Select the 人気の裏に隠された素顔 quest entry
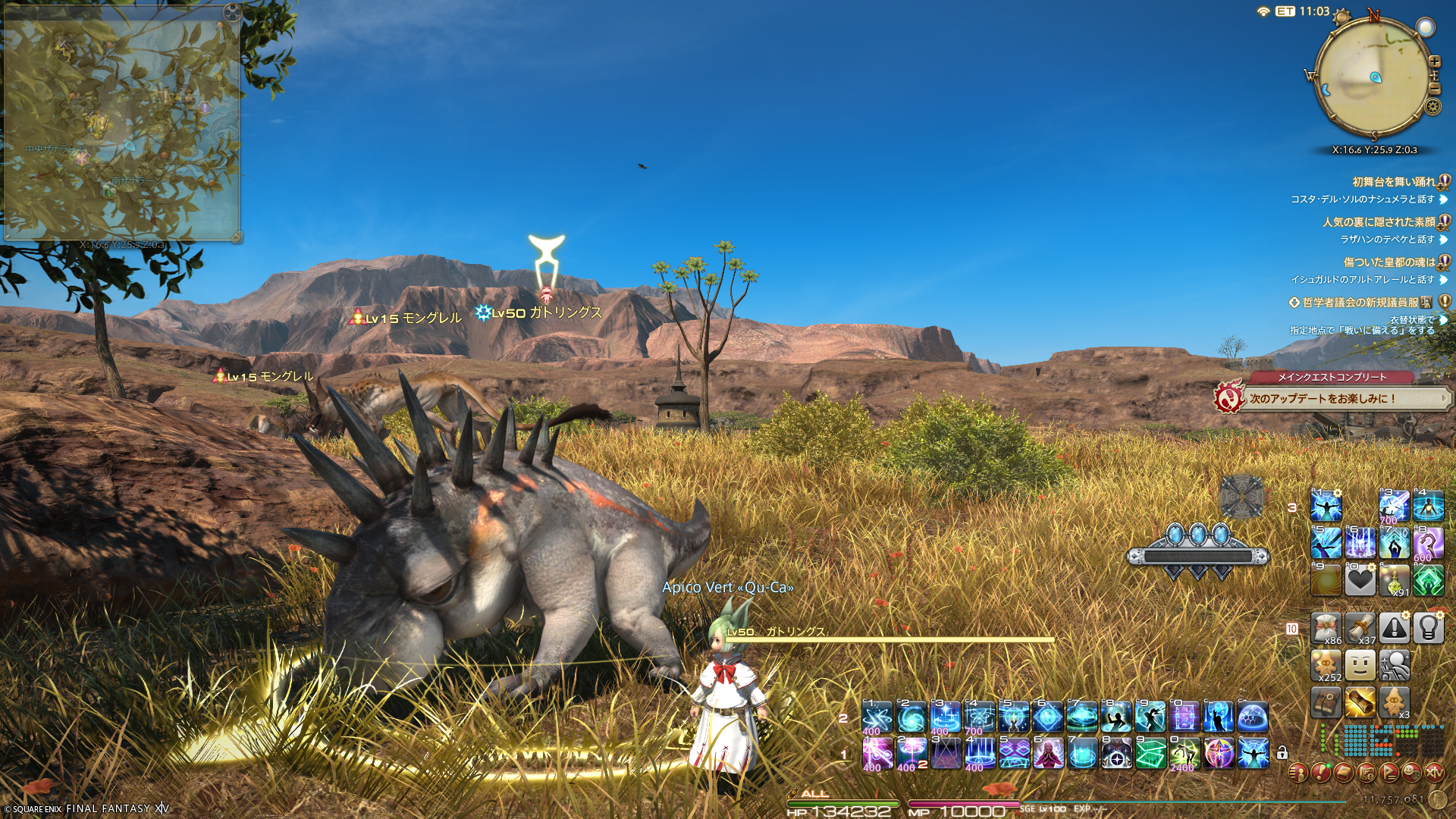The height and width of the screenshot is (819, 1456). point(1379,222)
